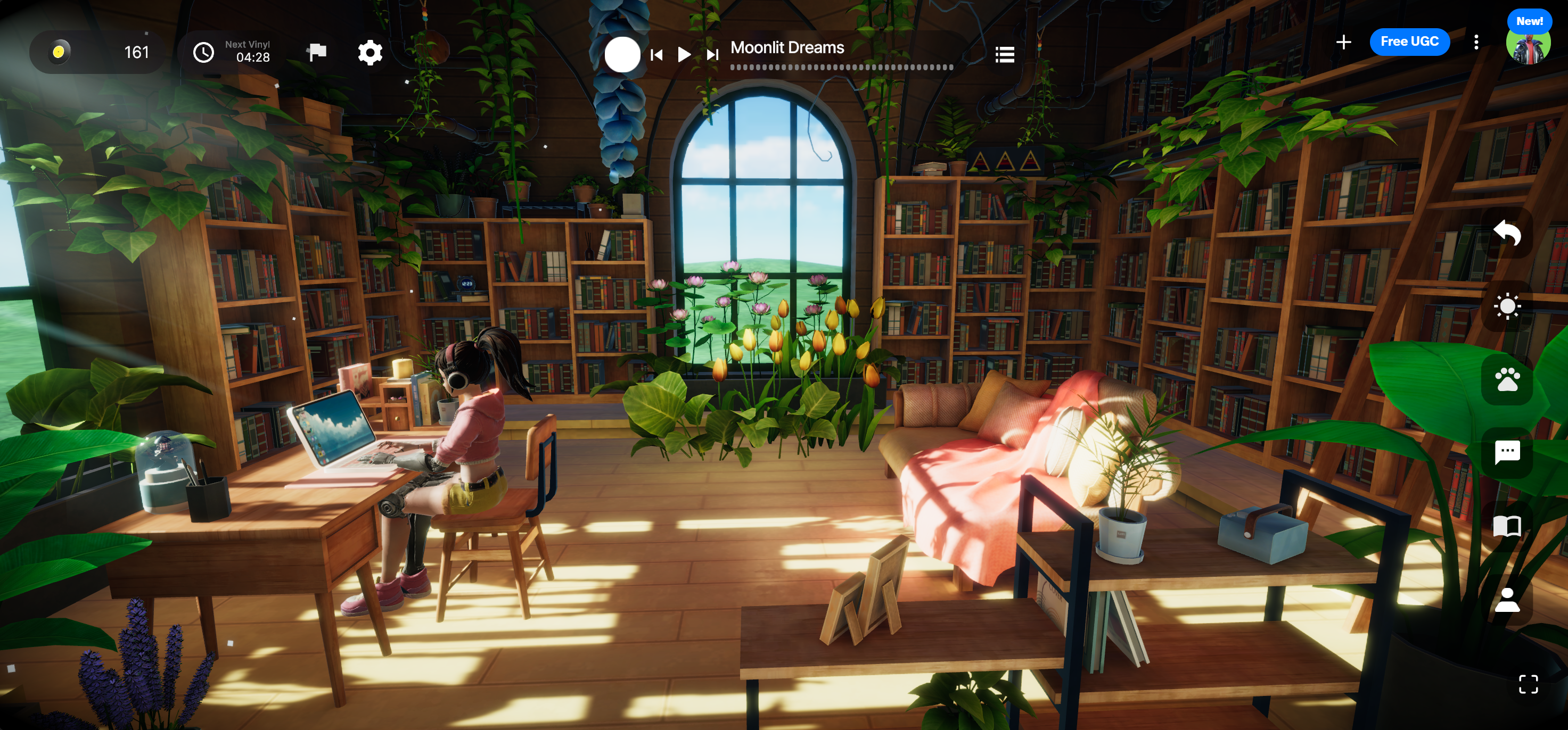Seek along the song progress bar
Viewport: 1568px width, 730px height.
pos(841,68)
